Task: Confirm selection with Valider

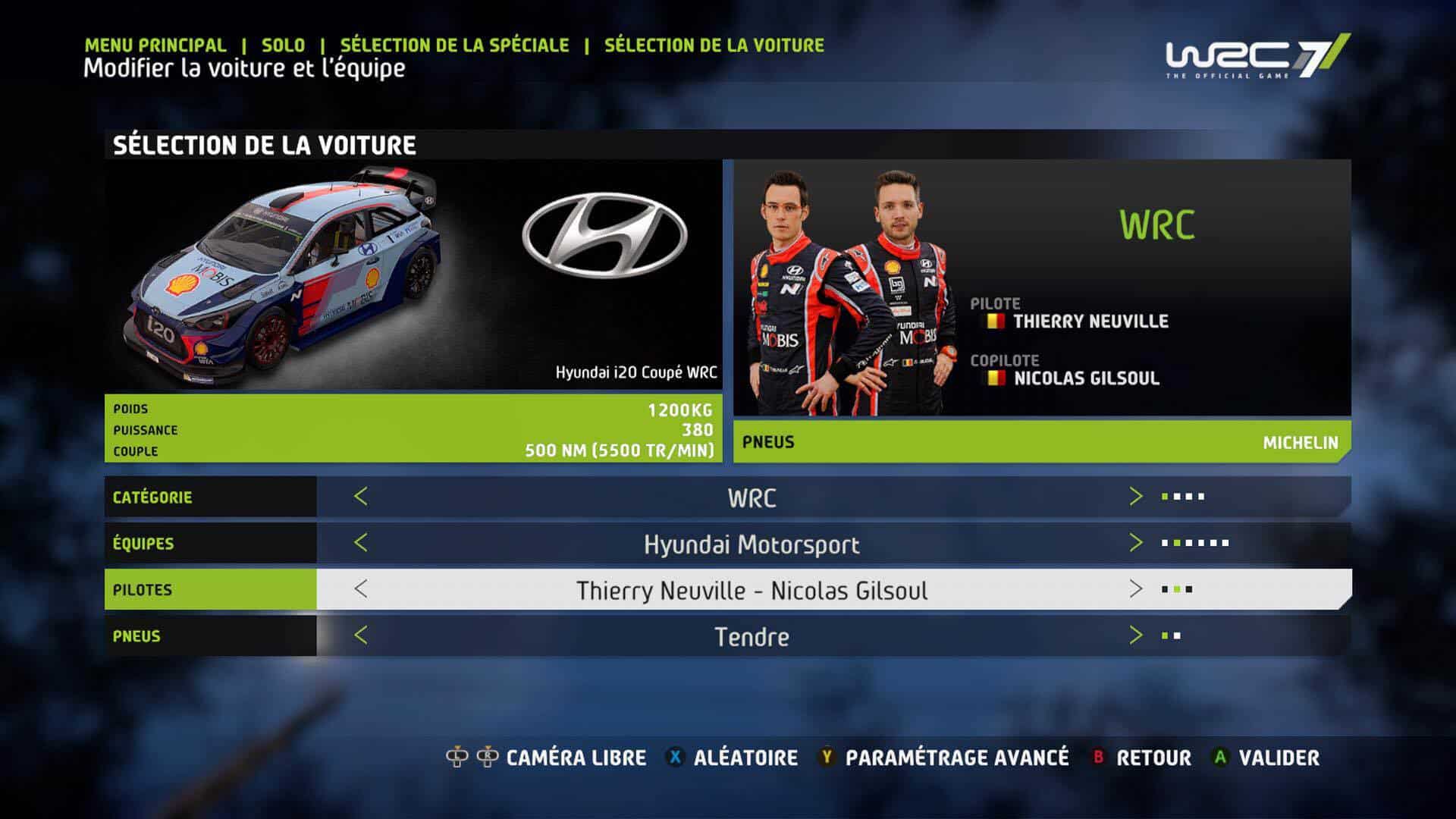Action: click(x=1279, y=758)
